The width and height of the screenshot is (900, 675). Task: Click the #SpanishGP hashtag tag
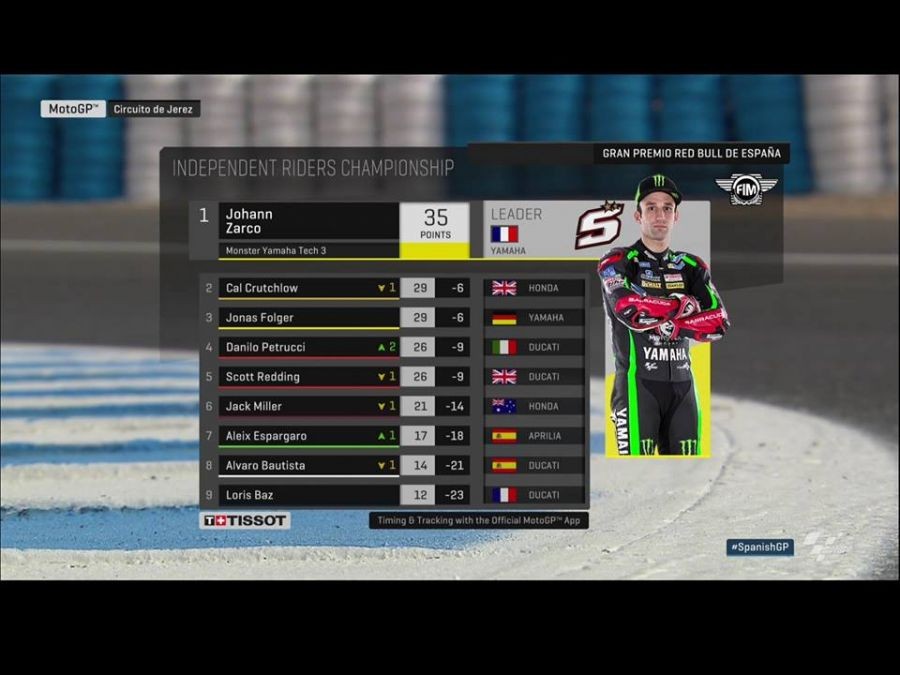(760, 547)
